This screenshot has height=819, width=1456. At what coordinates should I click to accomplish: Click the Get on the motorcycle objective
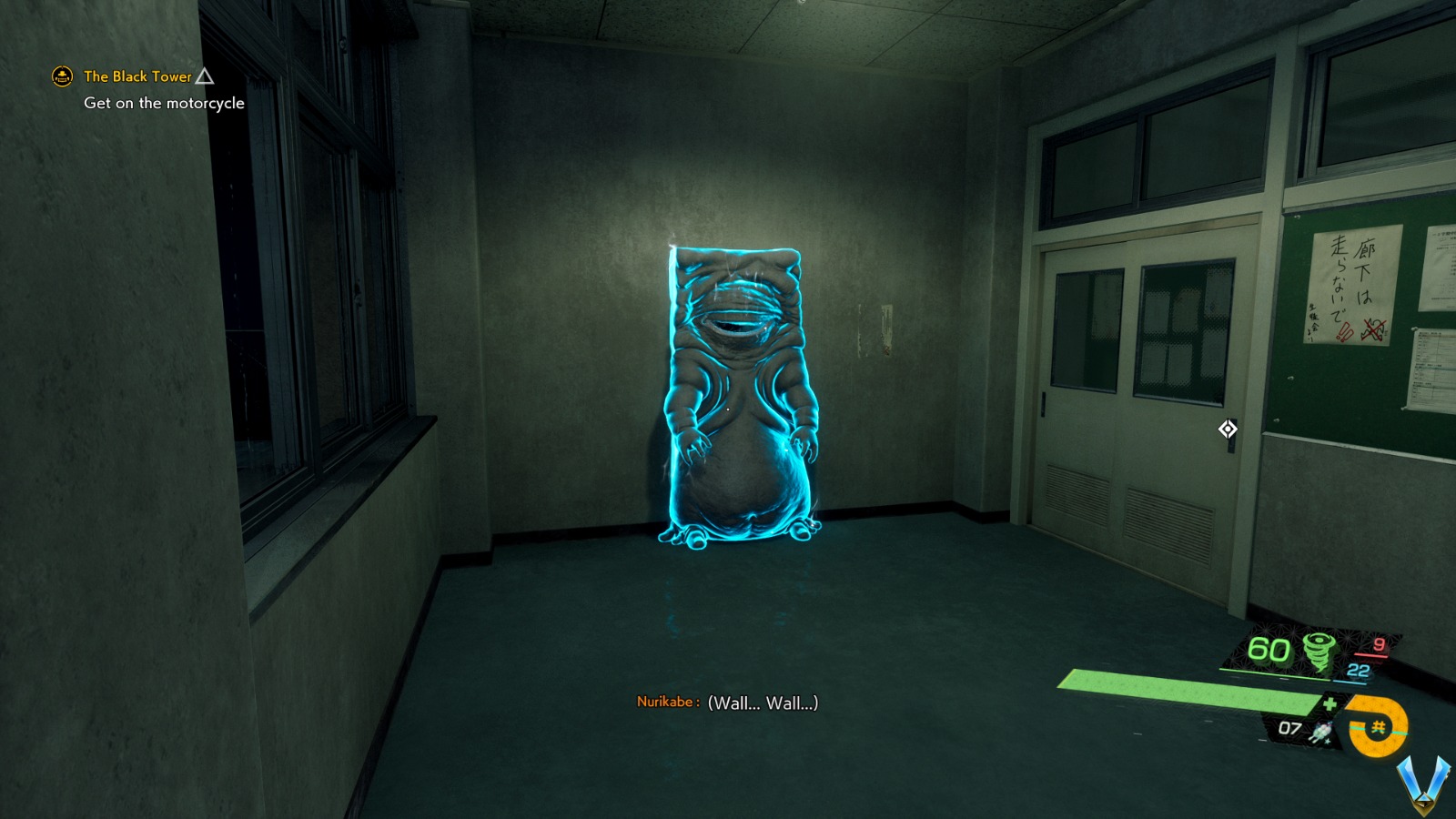164,103
